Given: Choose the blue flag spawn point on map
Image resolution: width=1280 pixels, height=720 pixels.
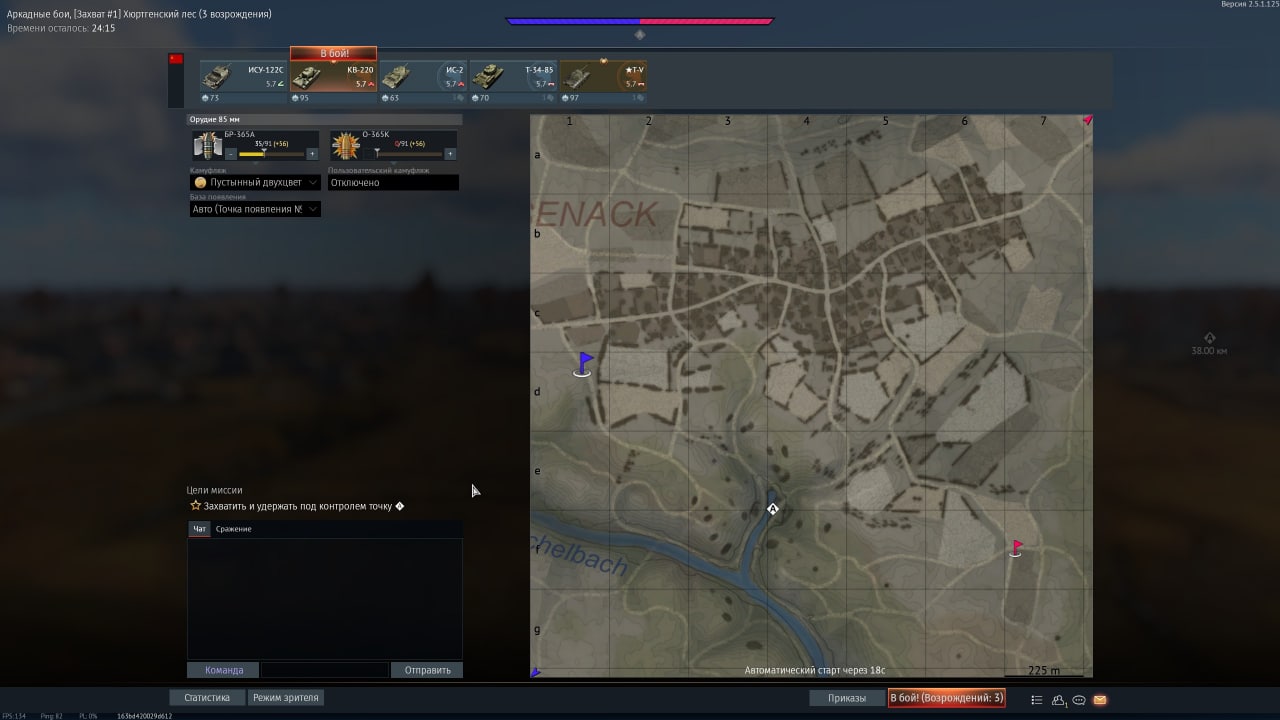Looking at the screenshot, I should 583,364.
